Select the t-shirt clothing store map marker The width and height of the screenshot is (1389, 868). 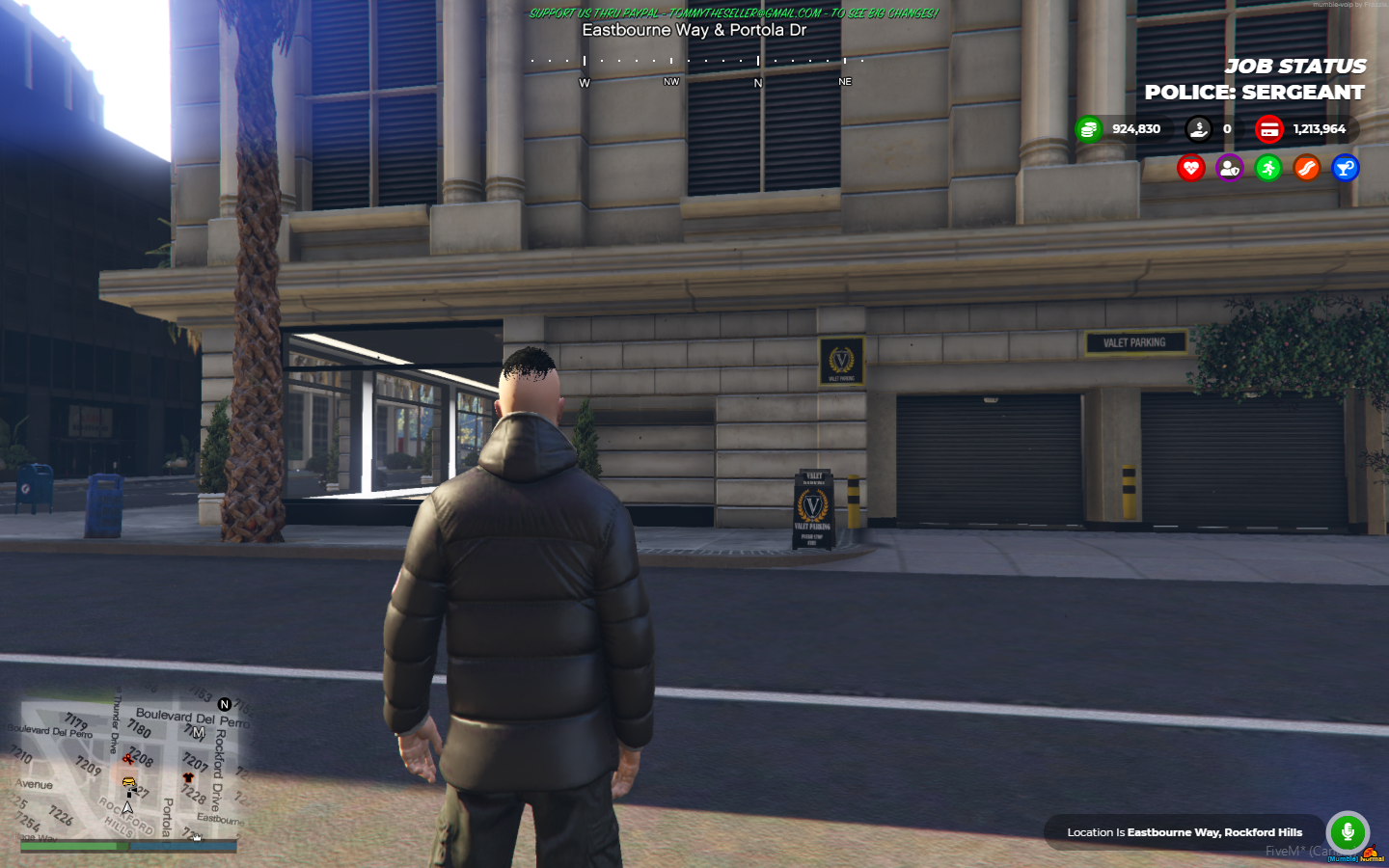(188, 776)
